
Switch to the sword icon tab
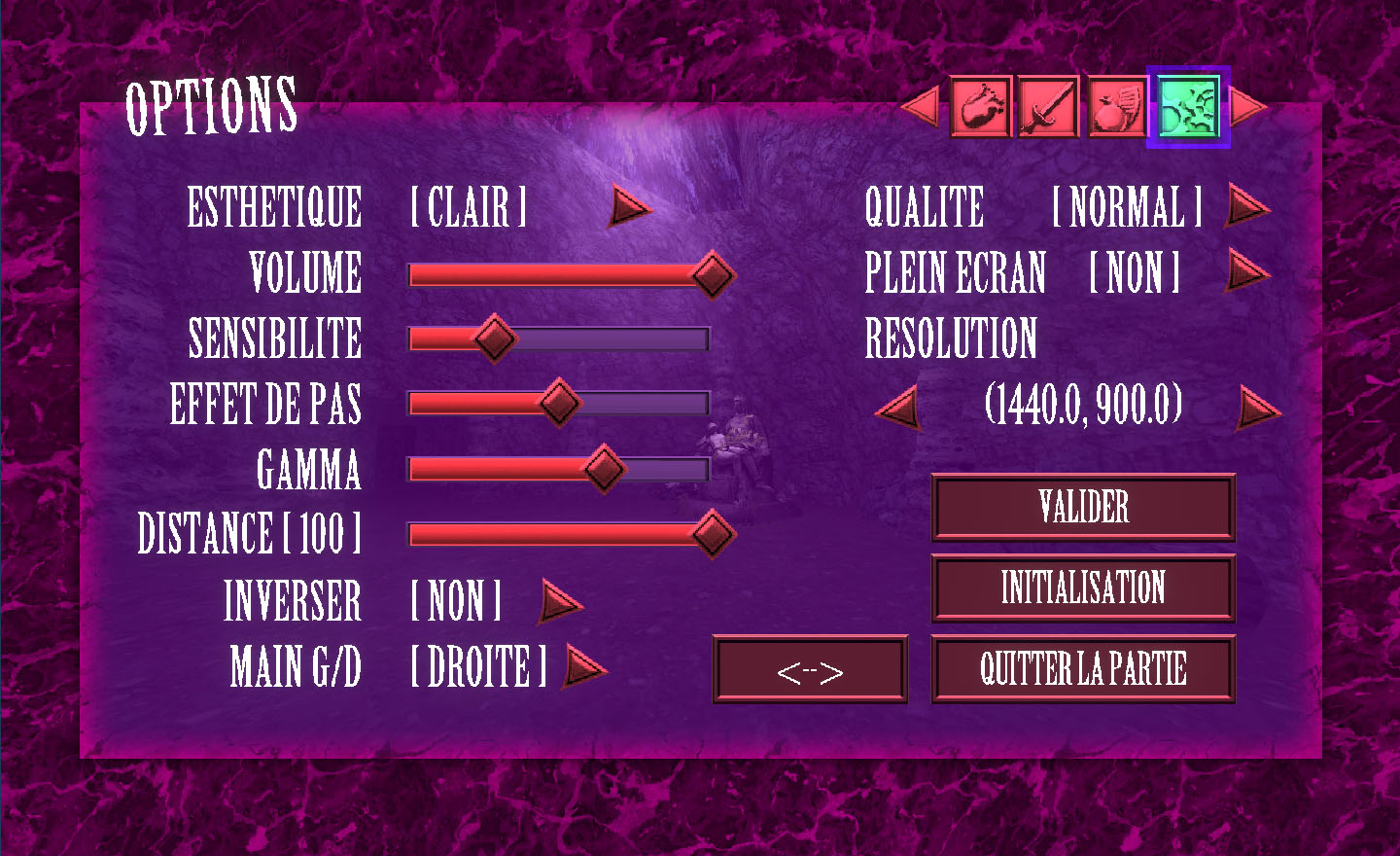(x=1048, y=107)
